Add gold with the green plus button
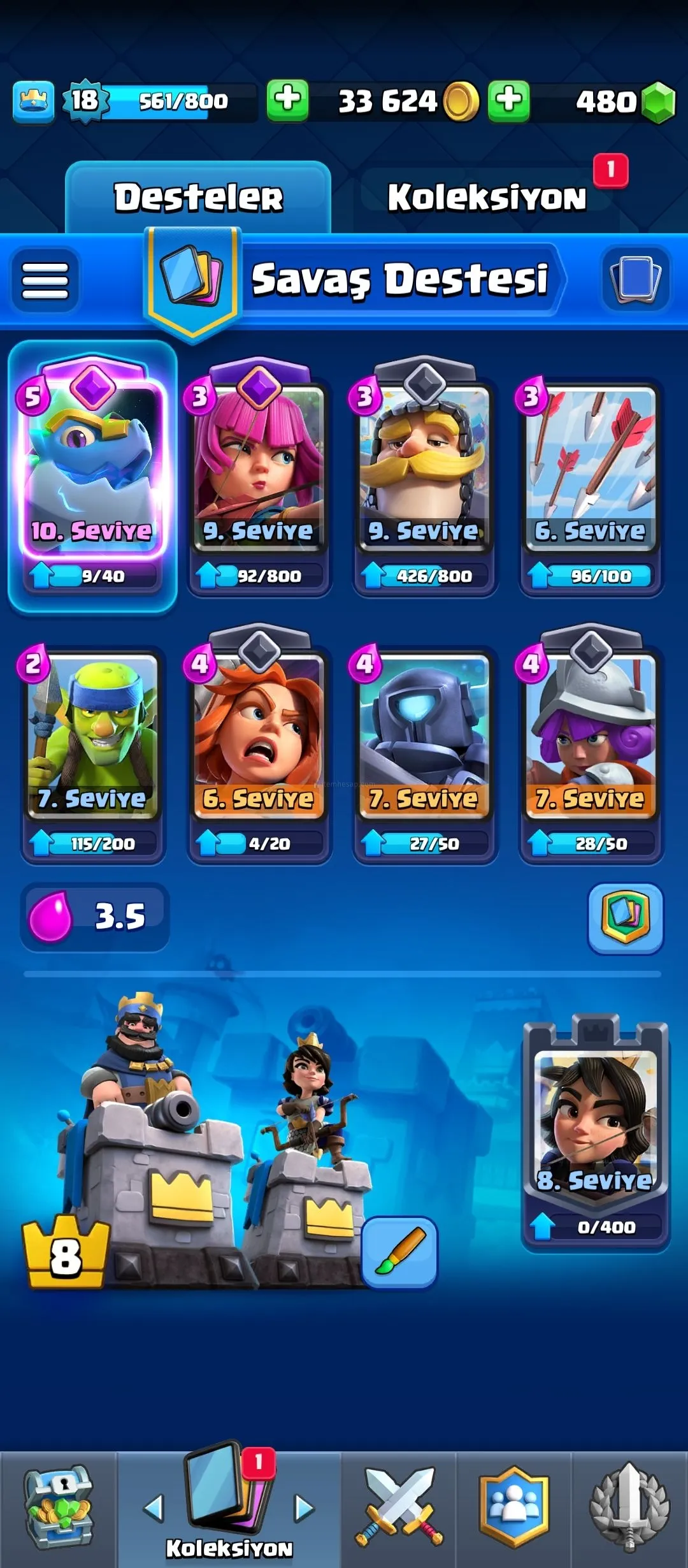Viewport: 688px width, 1568px height. (287, 101)
